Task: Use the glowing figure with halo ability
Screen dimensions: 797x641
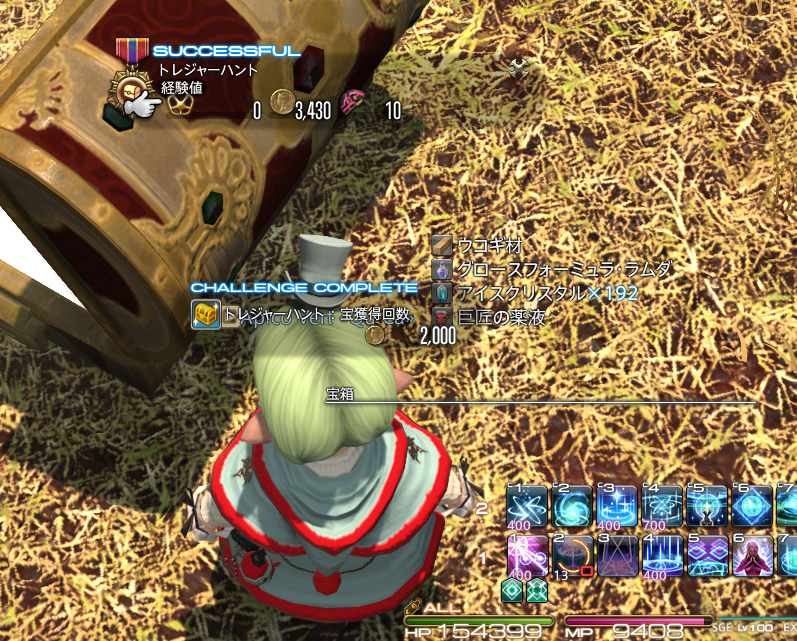Action: click(707, 507)
